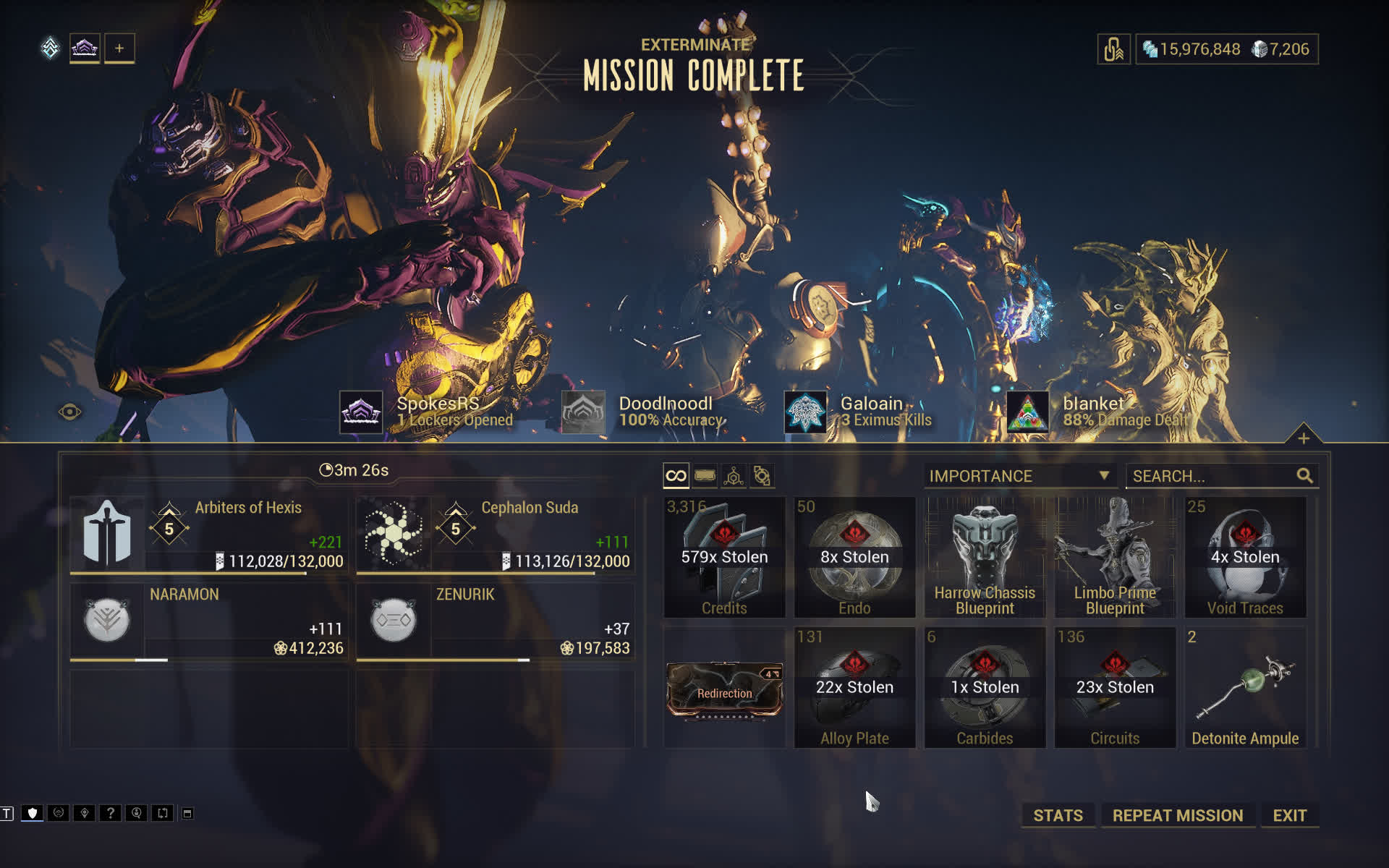Select the Harrow Chassis Blueprint reward
Image resolution: width=1389 pixels, height=868 pixels.
985,557
